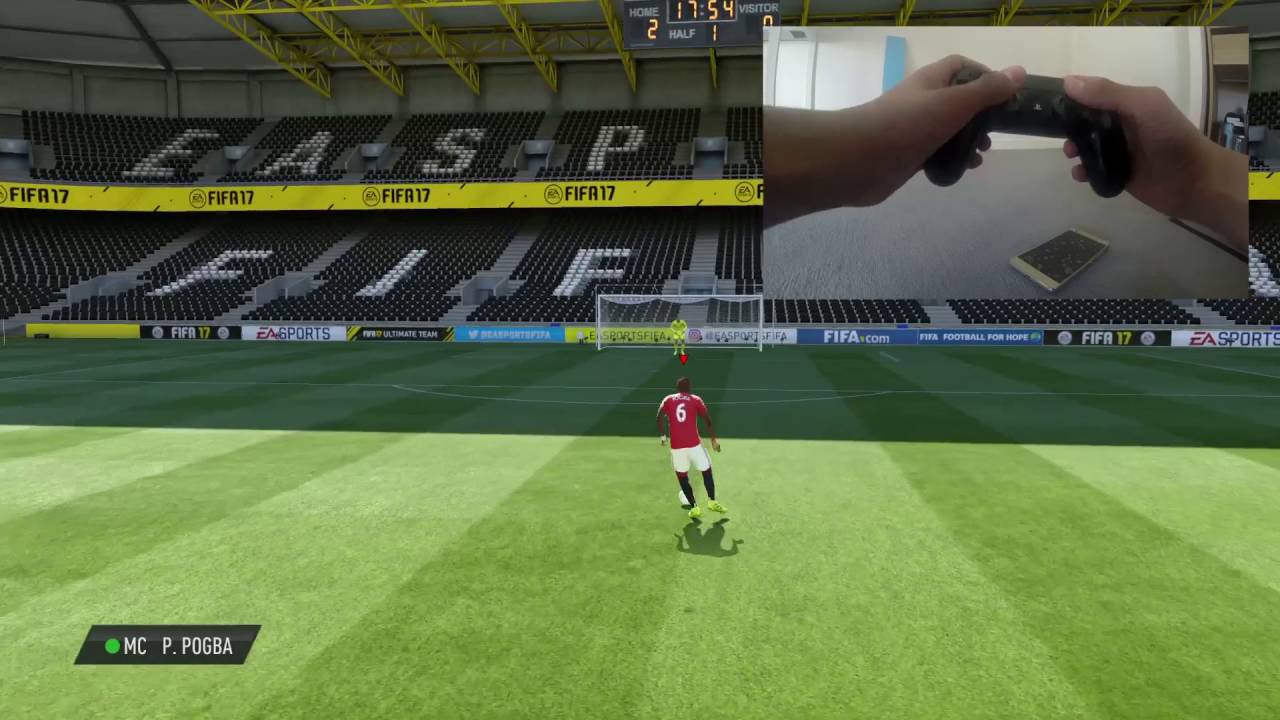1280x720 pixels.
Task: Click the @EASPORTSFIFA handle text
Action: click(515, 335)
